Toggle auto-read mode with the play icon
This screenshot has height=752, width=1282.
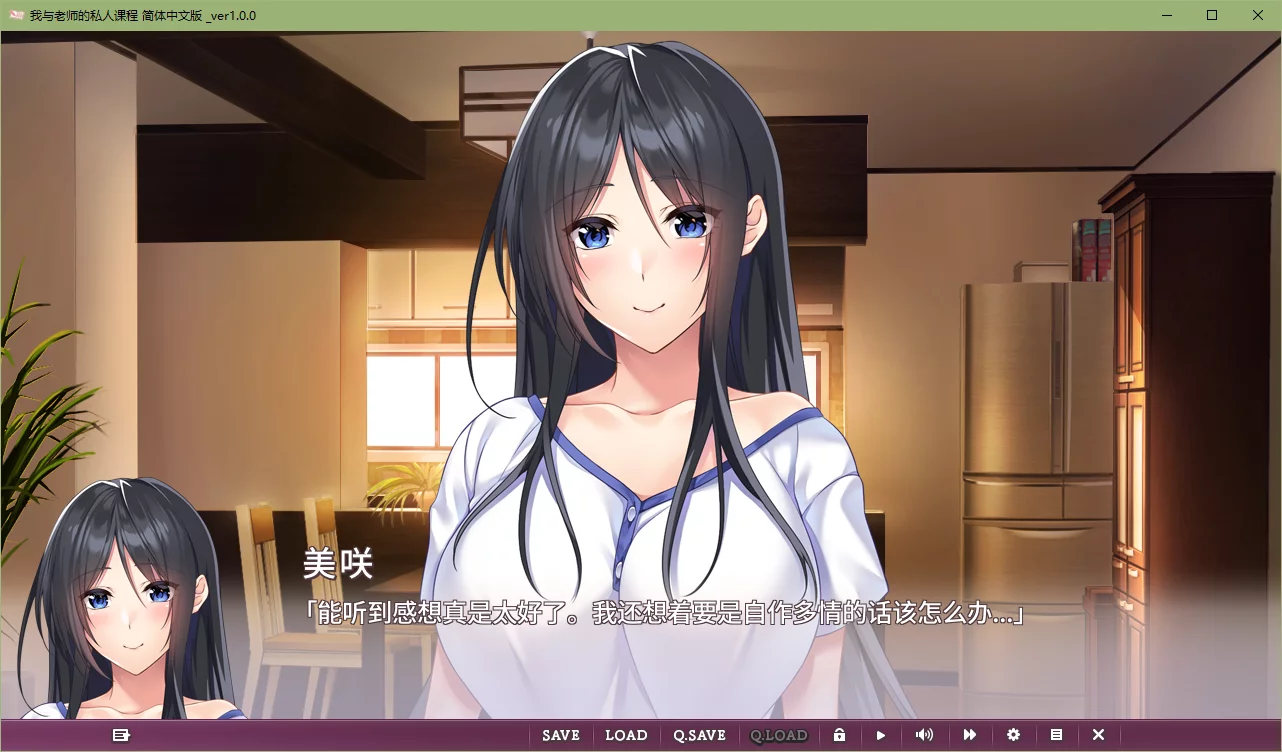(880, 735)
